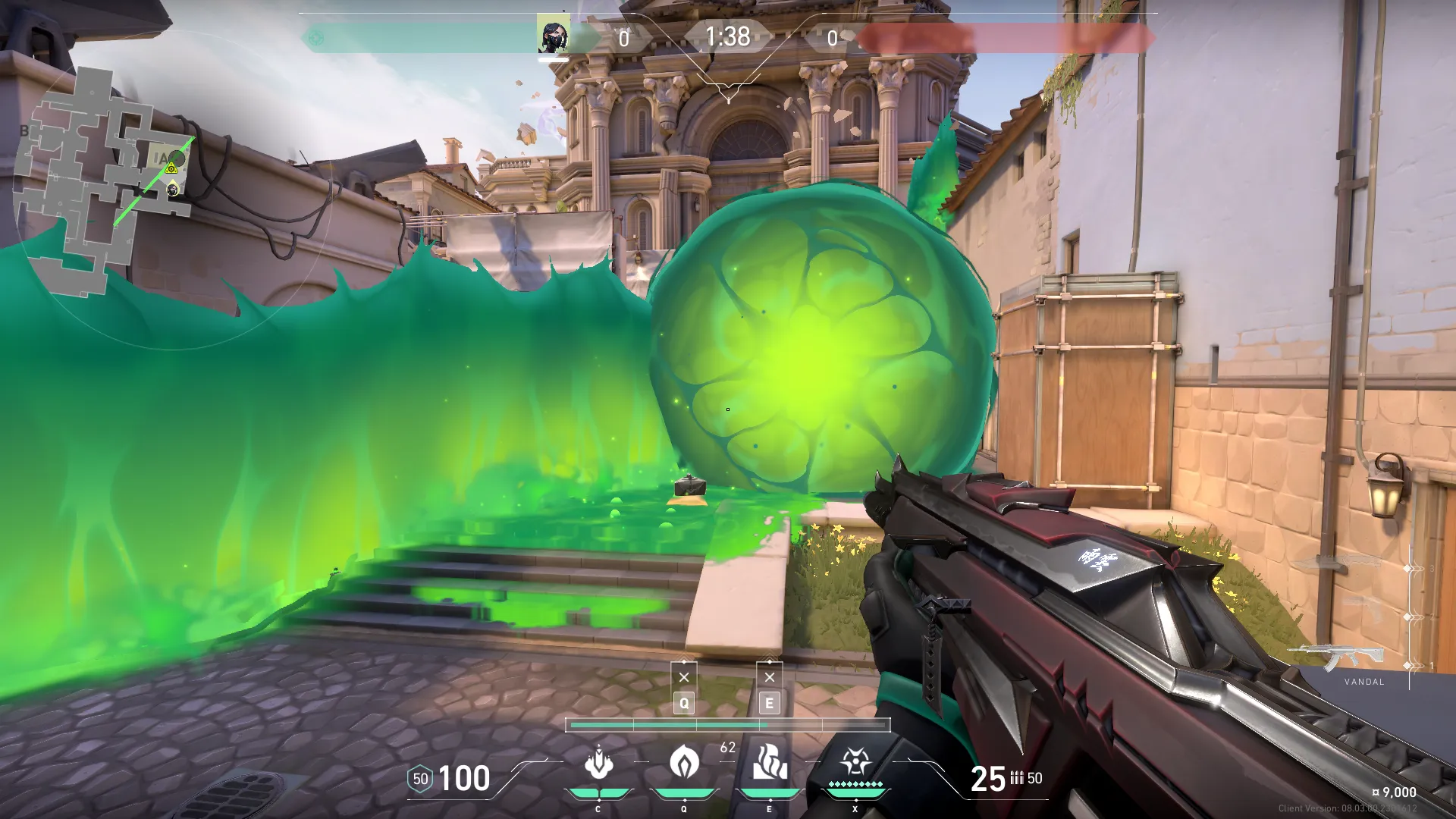Trigger the Viper's Pit ultimate icon
1456x819 pixels.
(855, 761)
